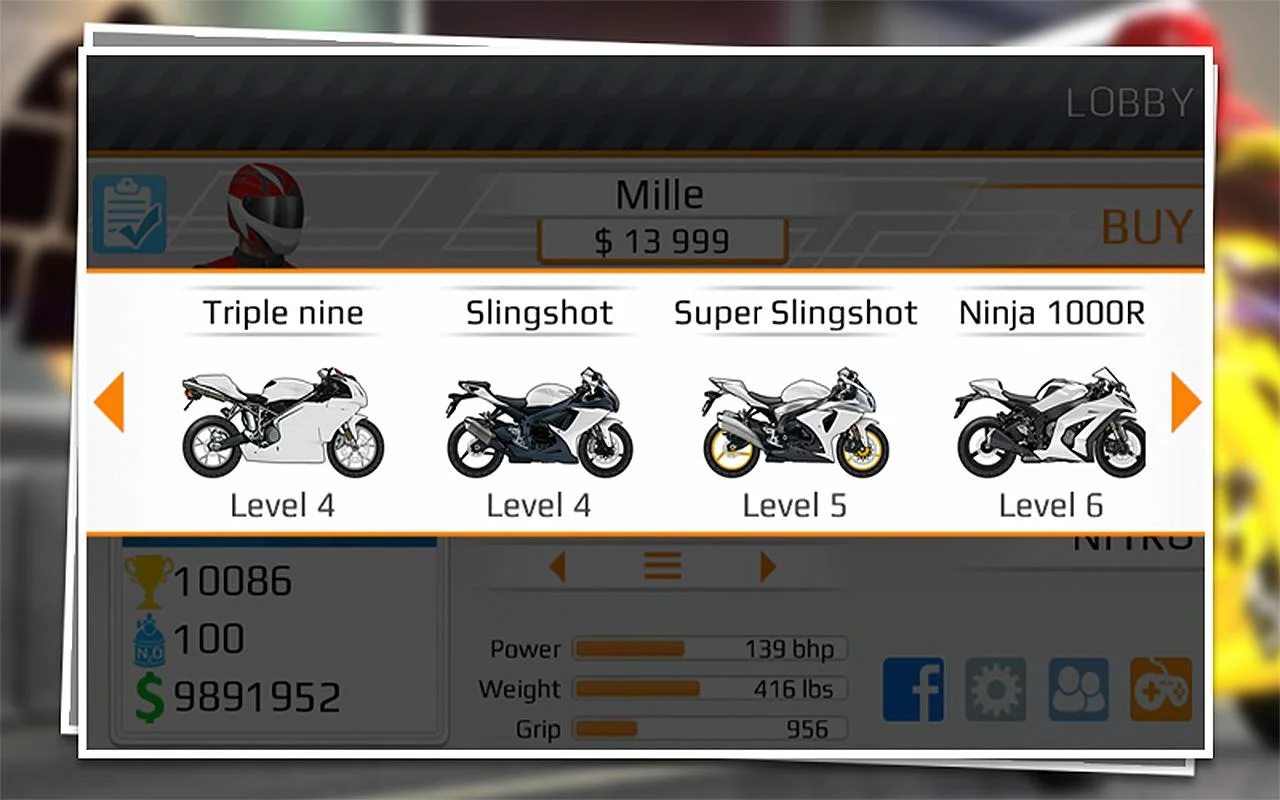Select the Triple nine bike

283,420
